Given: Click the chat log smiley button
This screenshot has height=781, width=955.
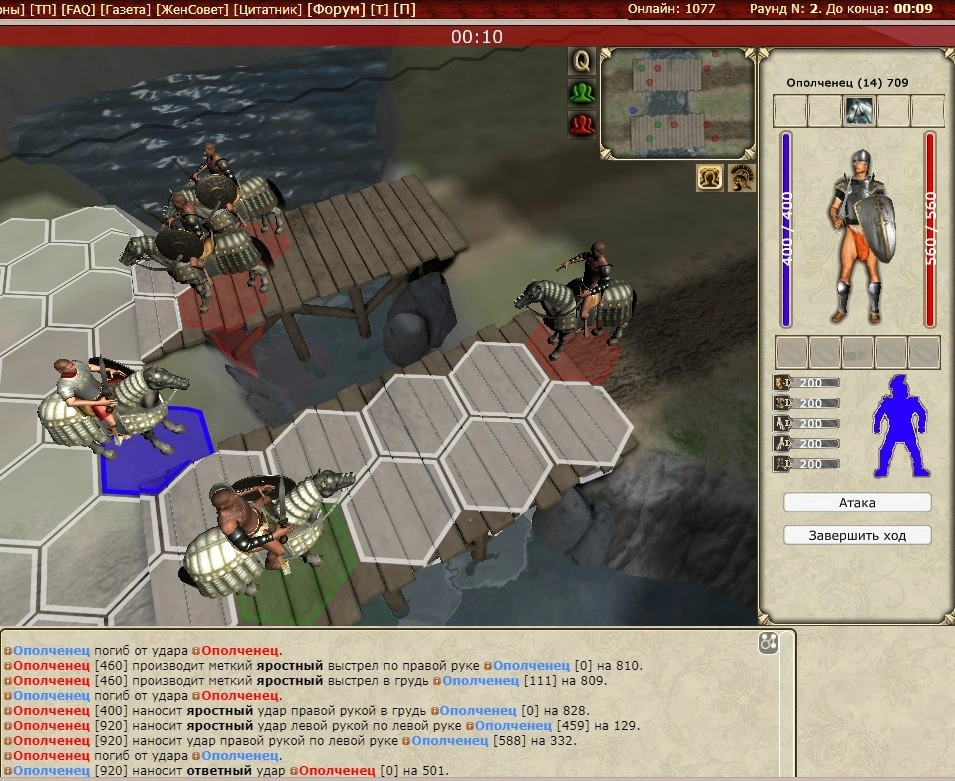Looking at the screenshot, I should [x=768, y=644].
